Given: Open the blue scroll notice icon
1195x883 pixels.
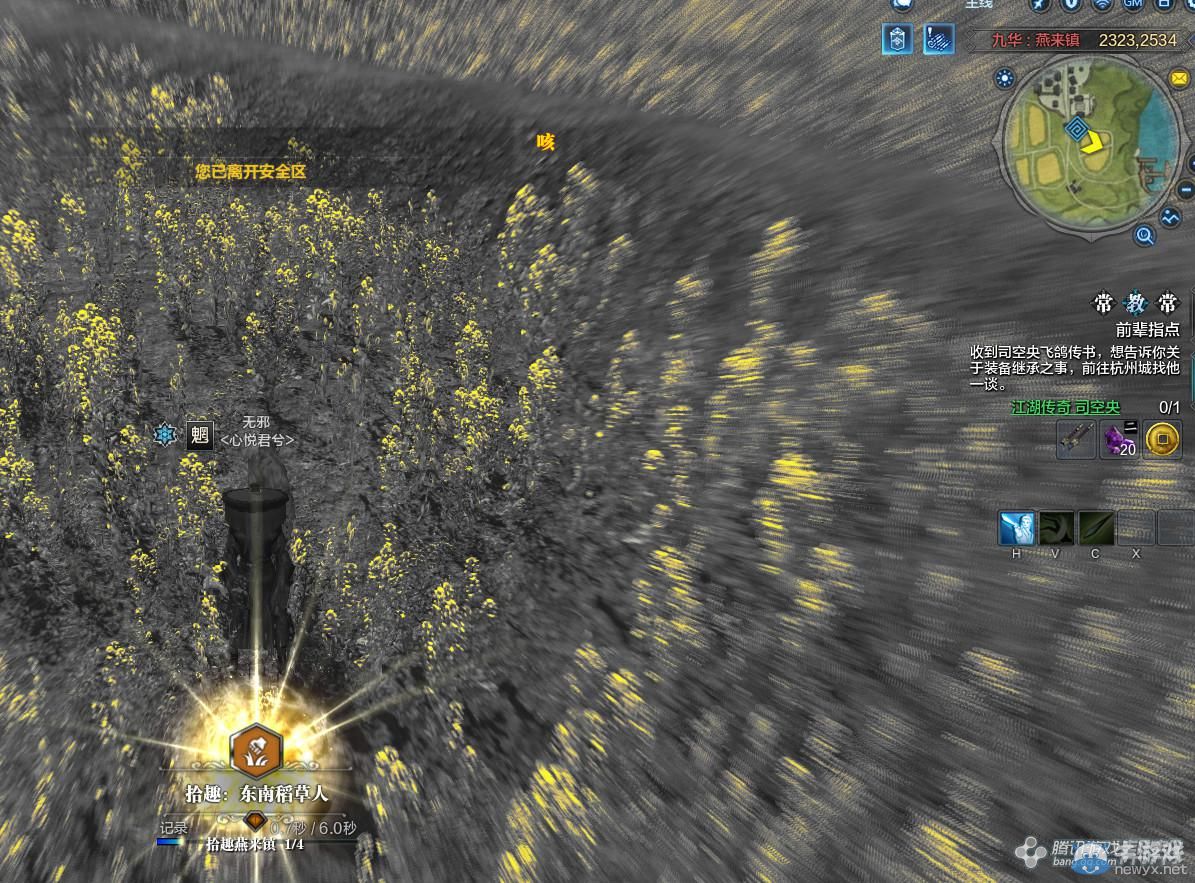Looking at the screenshot, I should point(938,40).
